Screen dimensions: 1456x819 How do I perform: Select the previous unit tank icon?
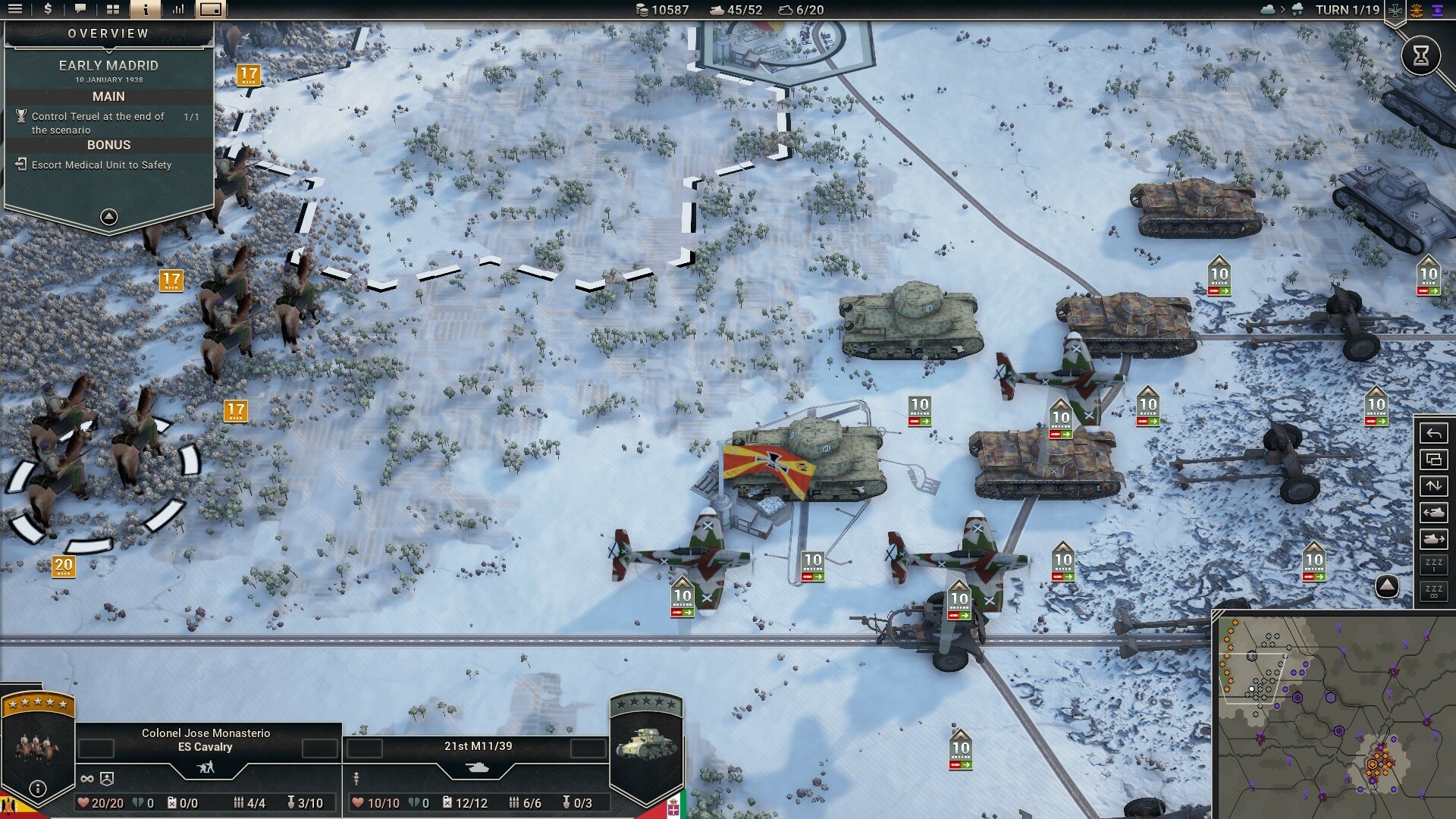click(1434, 513)
